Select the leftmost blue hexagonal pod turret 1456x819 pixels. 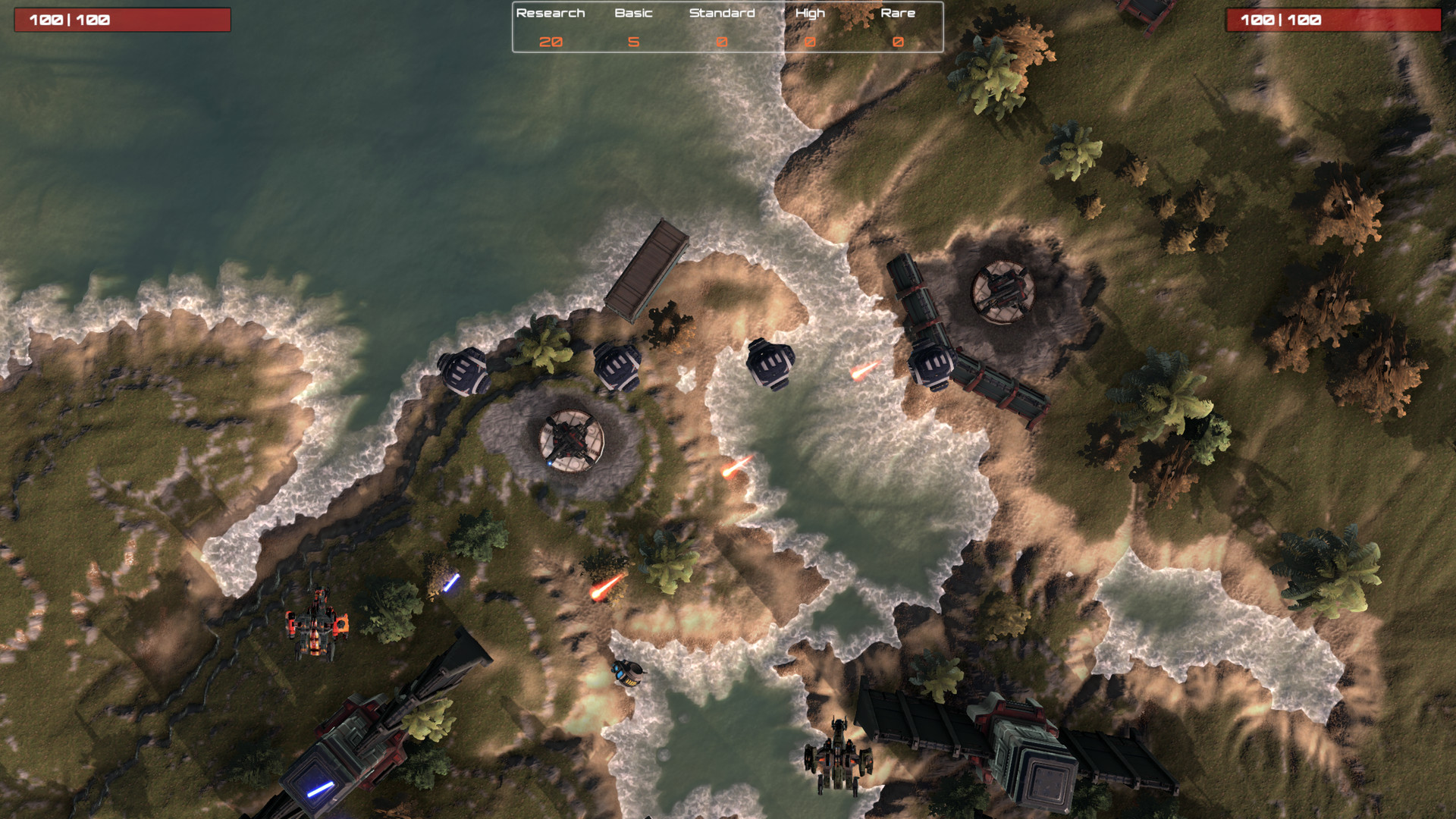(466, 372)
